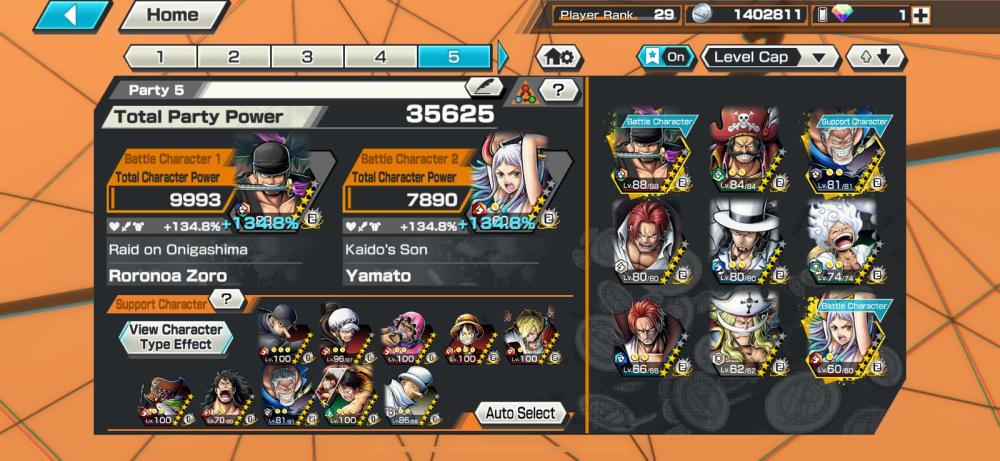Switch to party tab 1
The height and width of the screenshot is (461, 1000).
pos(160,57)
